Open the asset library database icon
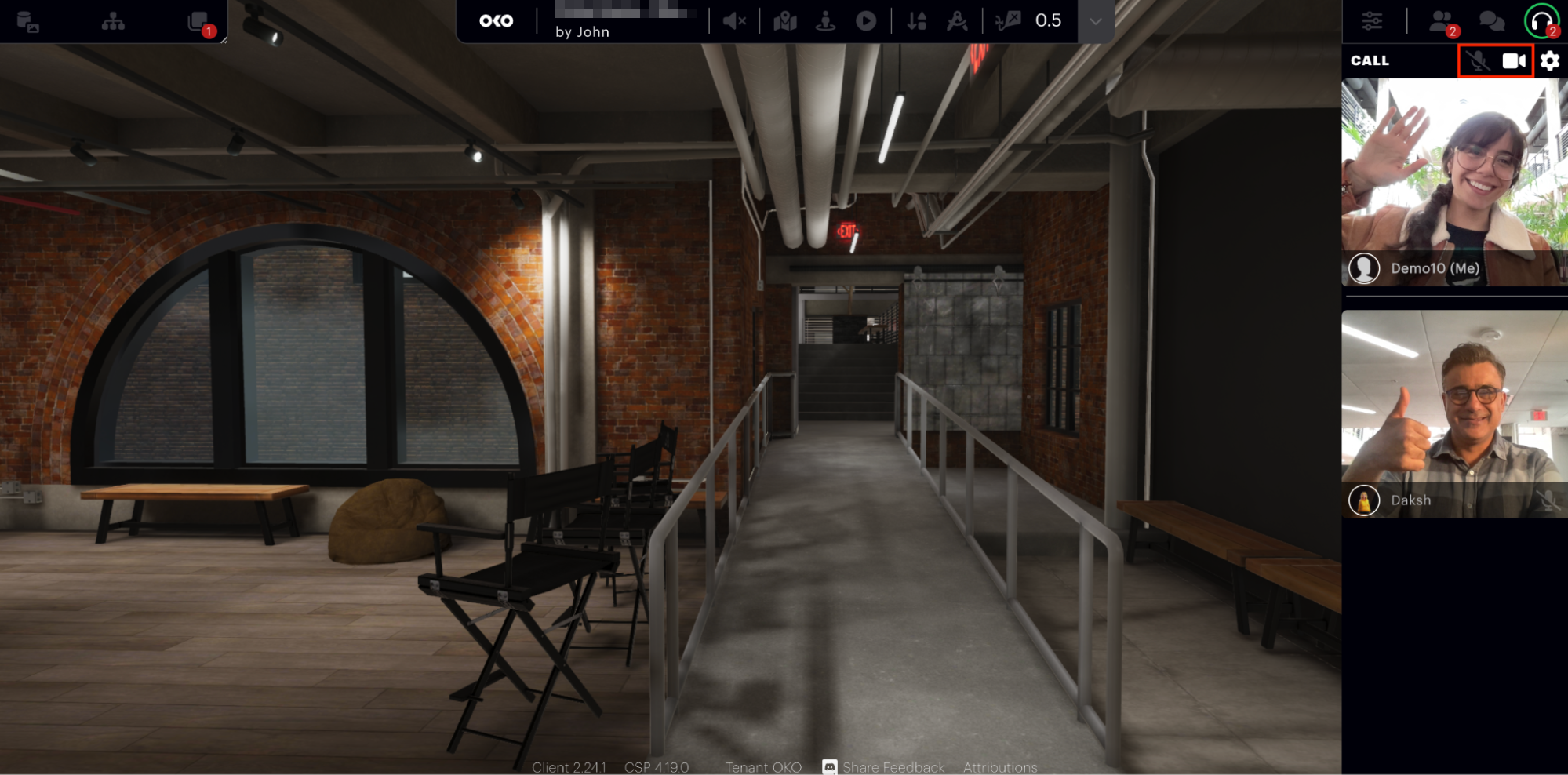The image size is (1568, 775). (27, 22)
